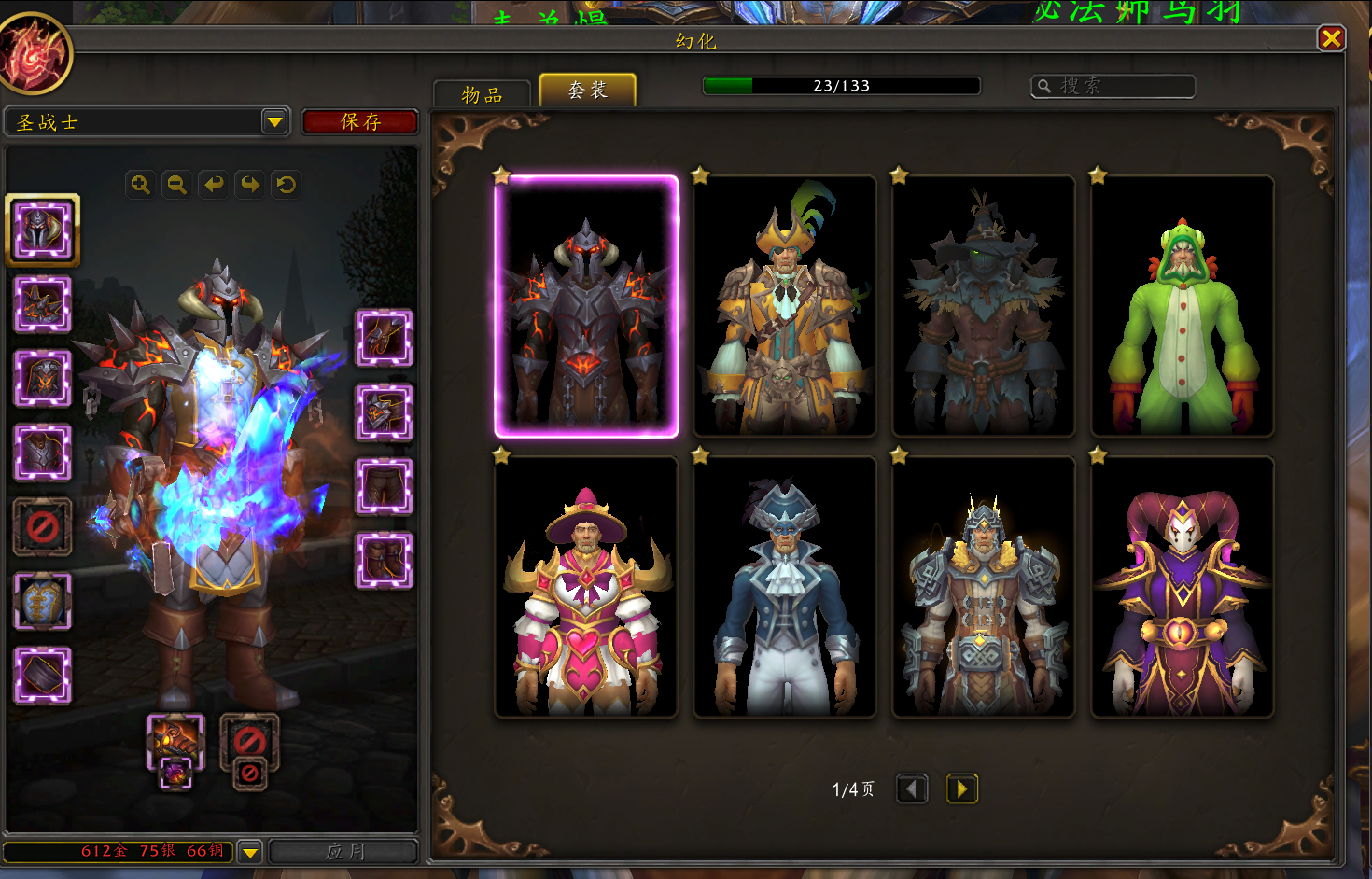
Task: Apply changes with the 应用 button
Action: coord(343,851)
